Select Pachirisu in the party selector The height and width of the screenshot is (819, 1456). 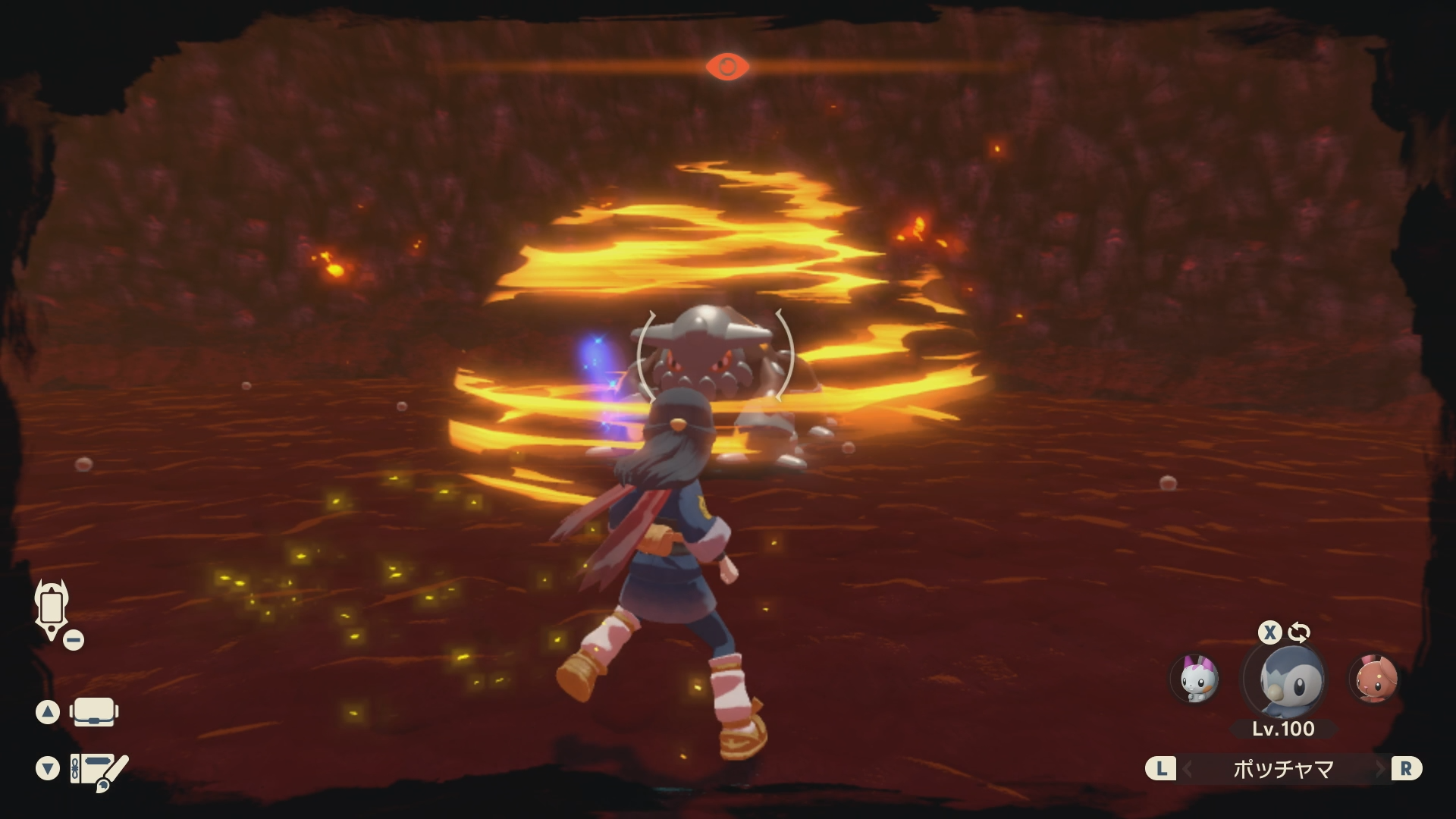pos(1195,679)
